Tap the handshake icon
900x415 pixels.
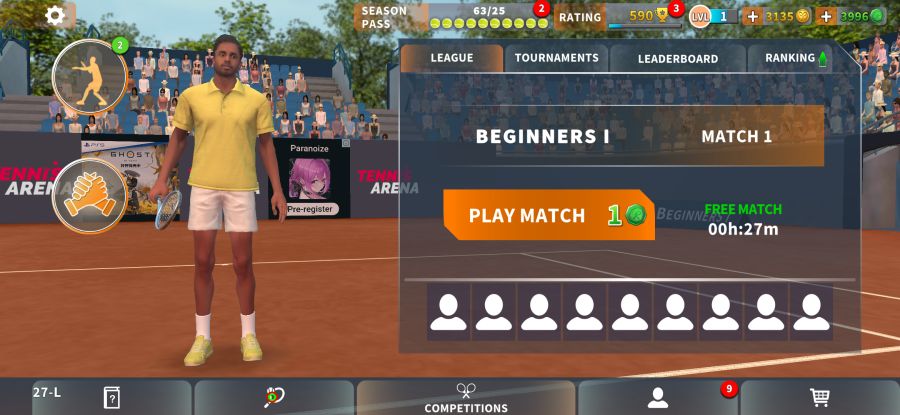90,195
